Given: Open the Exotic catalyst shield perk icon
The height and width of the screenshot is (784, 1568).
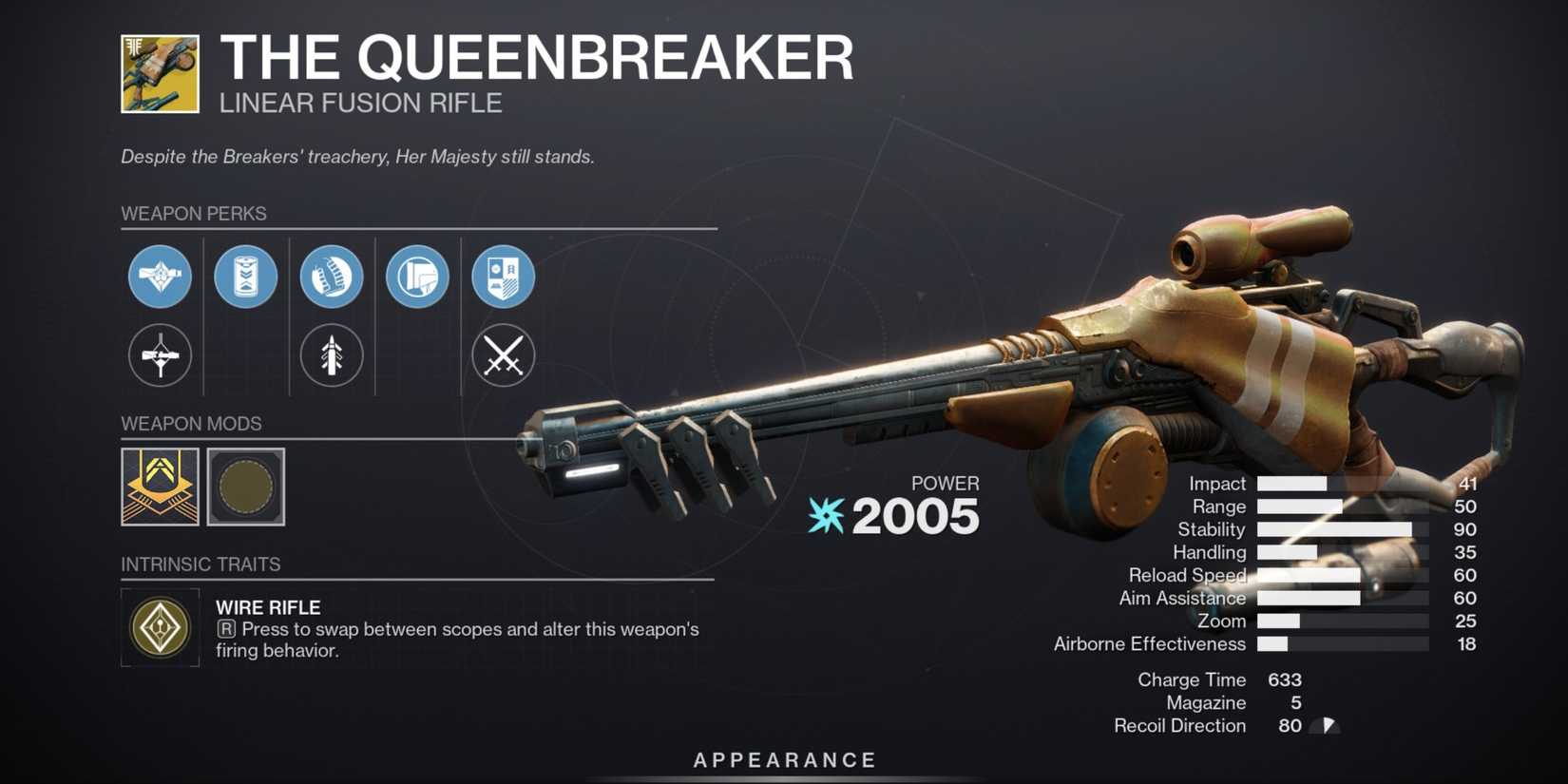Looking at the screenshot, I should tap(503, 277).
